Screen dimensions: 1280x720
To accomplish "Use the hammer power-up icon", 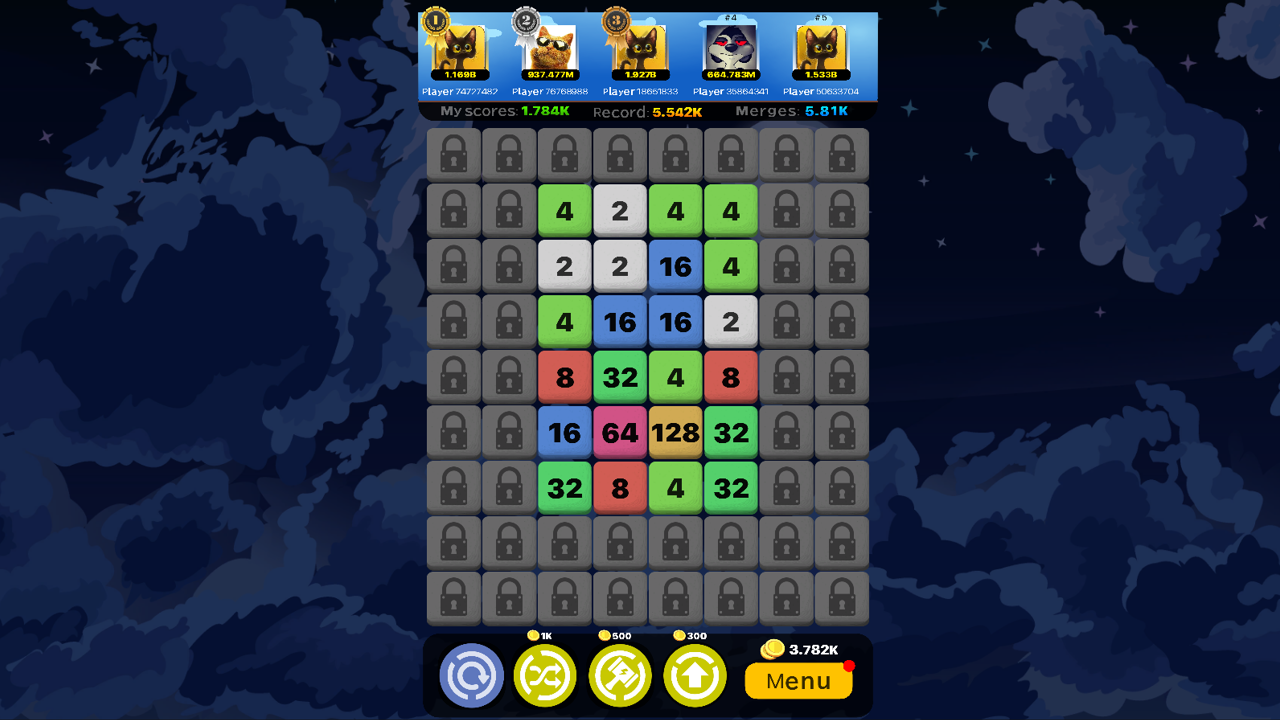I will tap(620, 676).
